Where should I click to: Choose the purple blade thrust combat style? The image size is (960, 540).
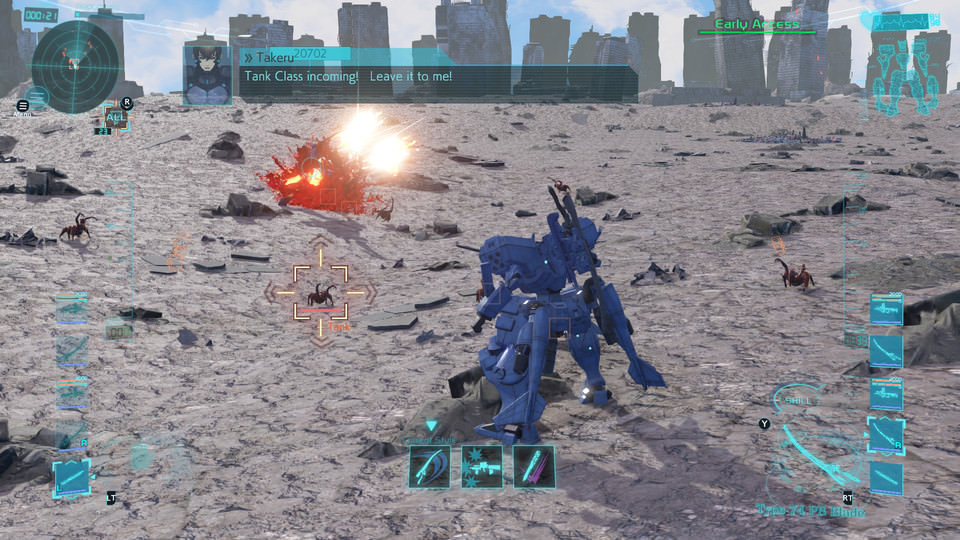[533, 466]
